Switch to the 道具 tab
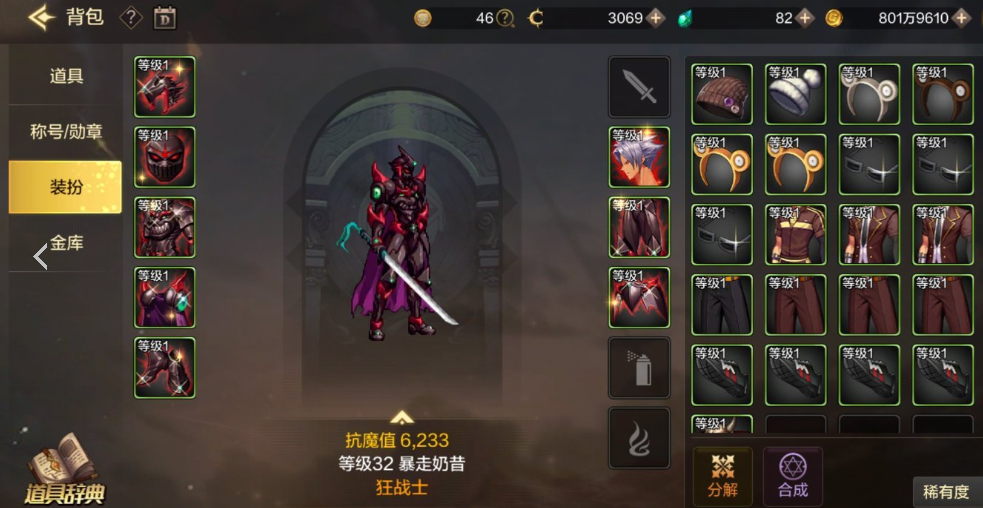Screen dimensions: 983x508 pyautogui.click(x=66, y=76)
